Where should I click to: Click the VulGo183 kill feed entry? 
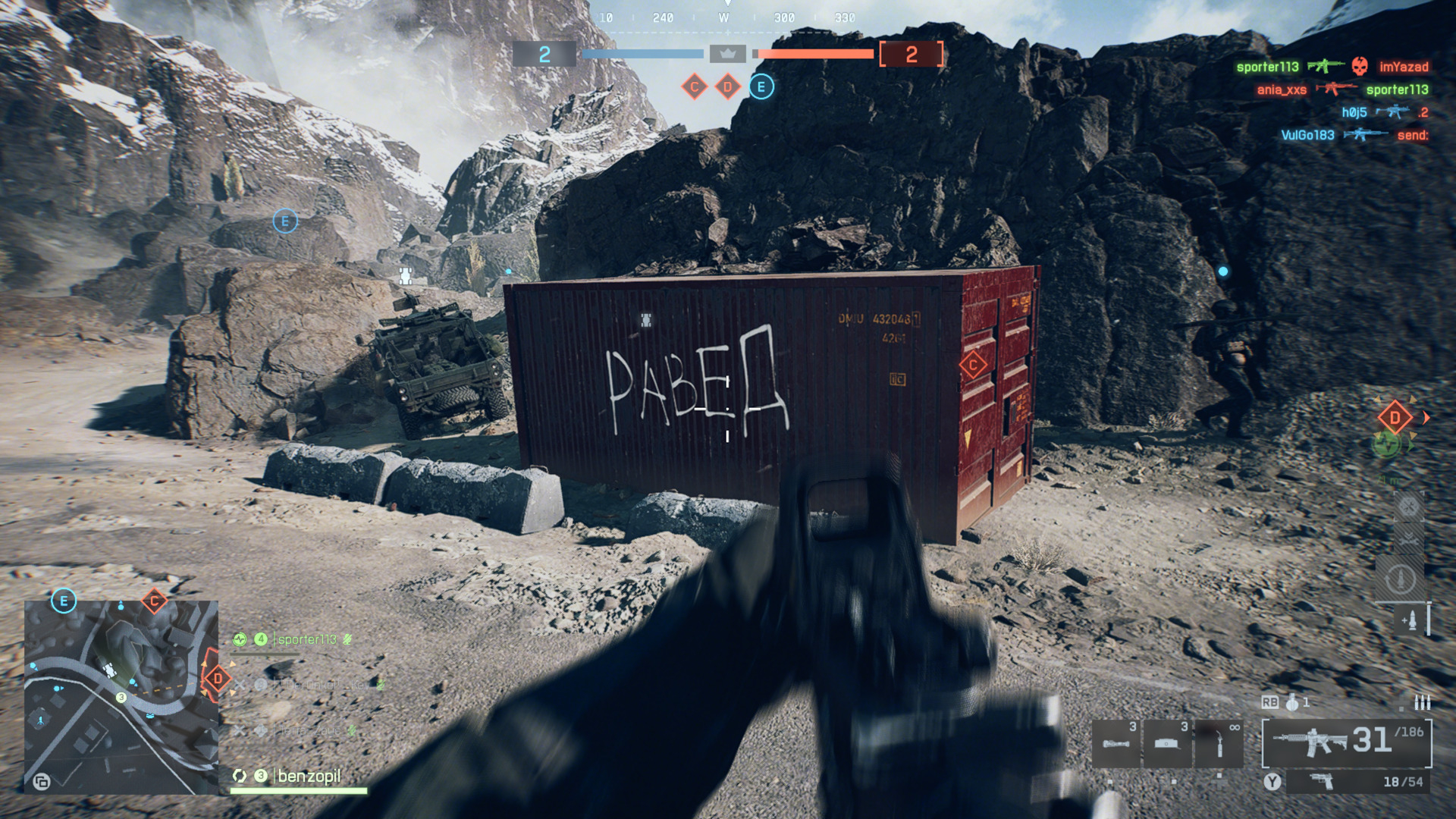pyautogui.click(x=1307, y=135)
